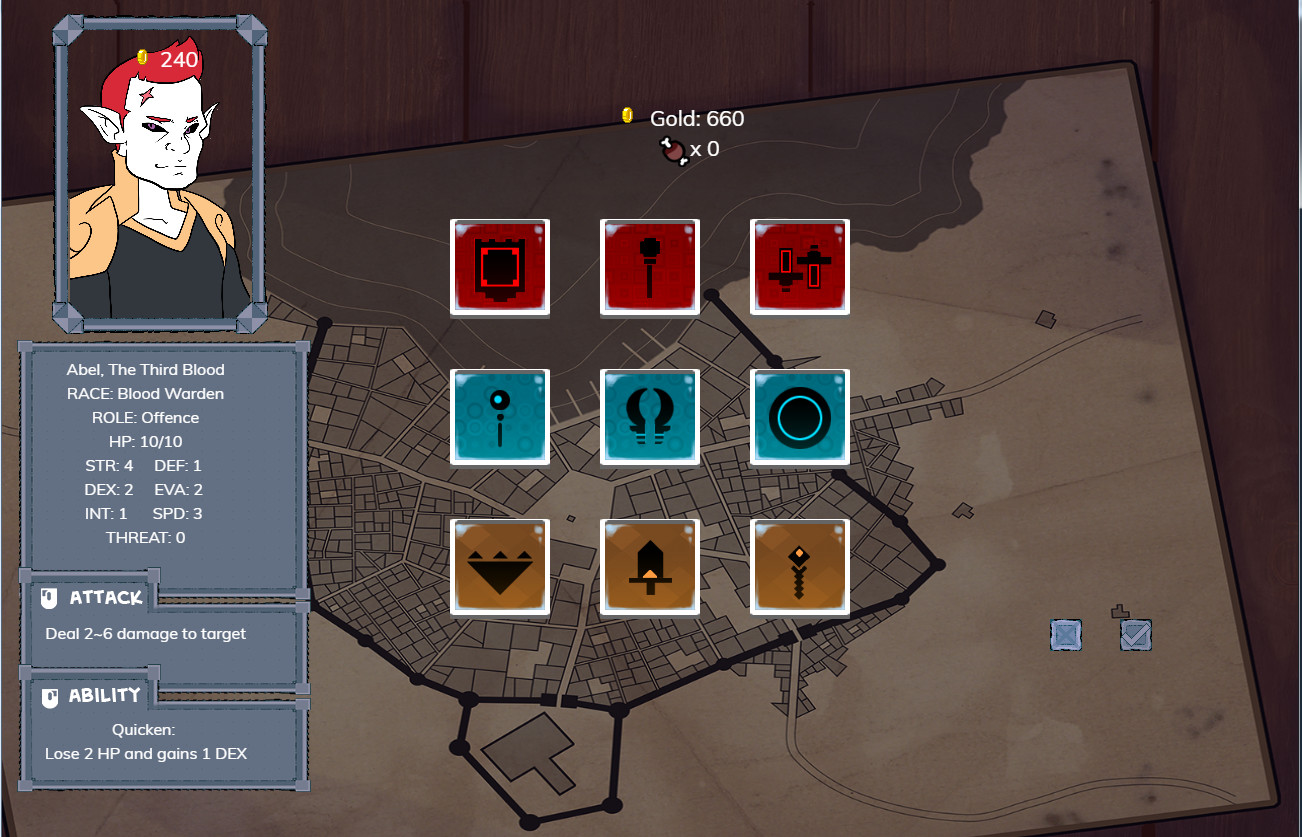
Task: Select the brown dagger key tile
Action: 799,566
